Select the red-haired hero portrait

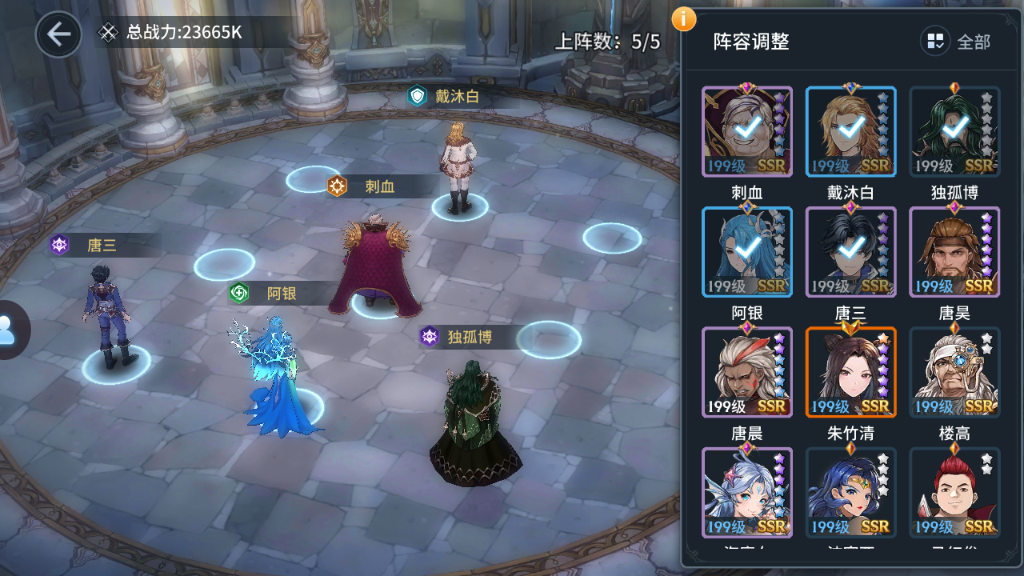coord(954,492)
